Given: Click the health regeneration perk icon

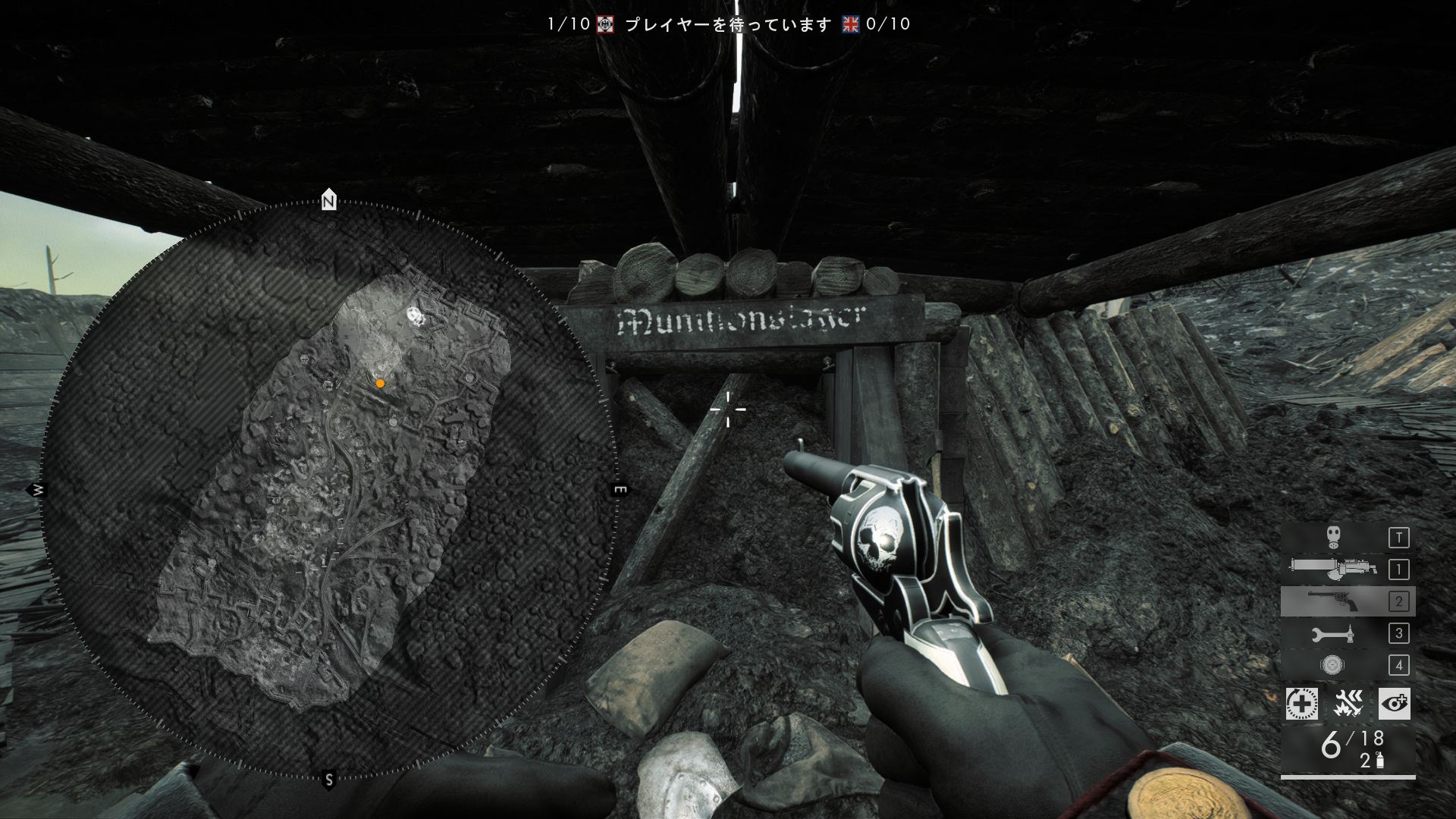Looking at the screenshot, I should click(x=1301, y=704).
